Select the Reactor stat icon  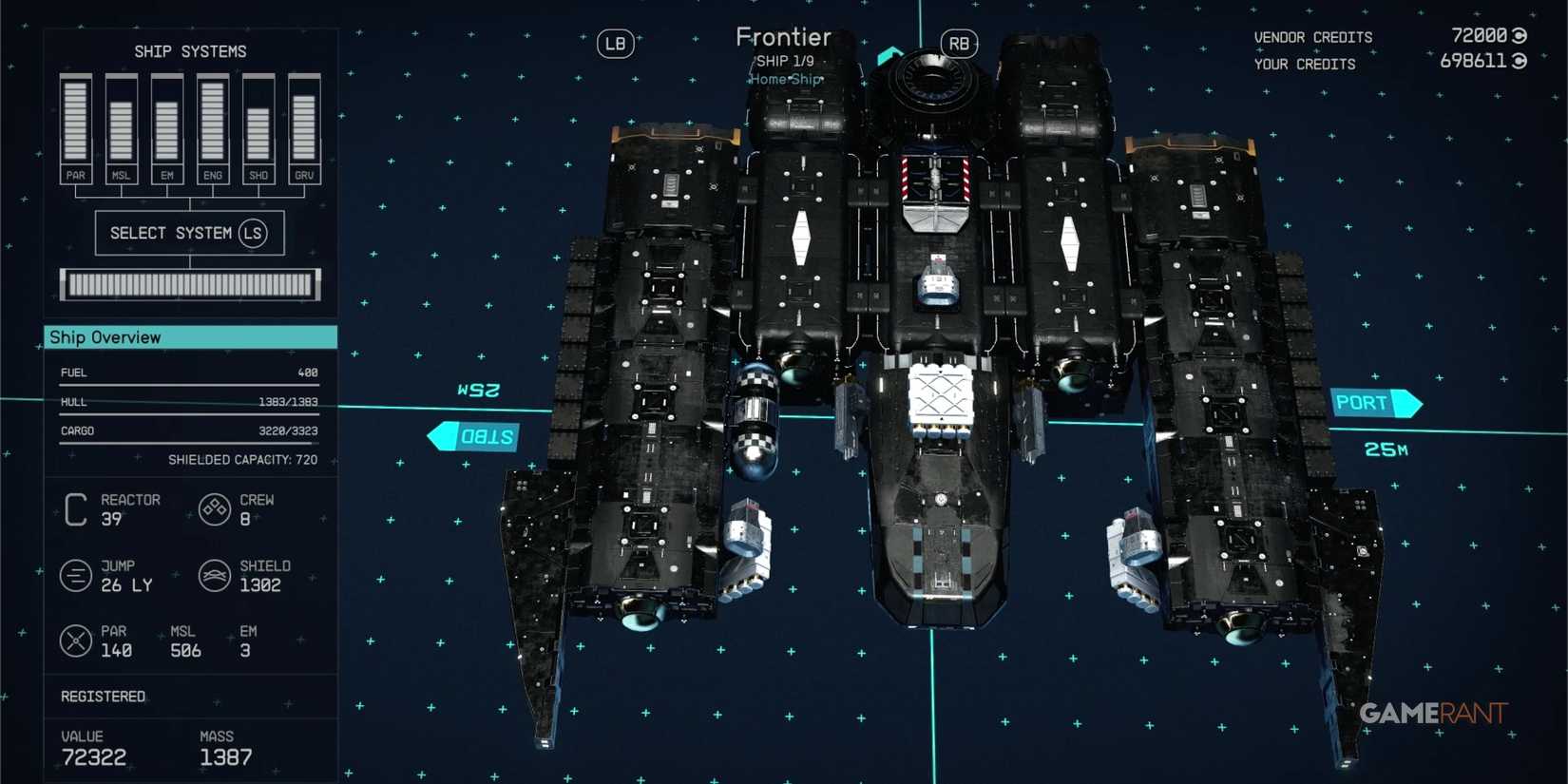click(x=75, y=509)
